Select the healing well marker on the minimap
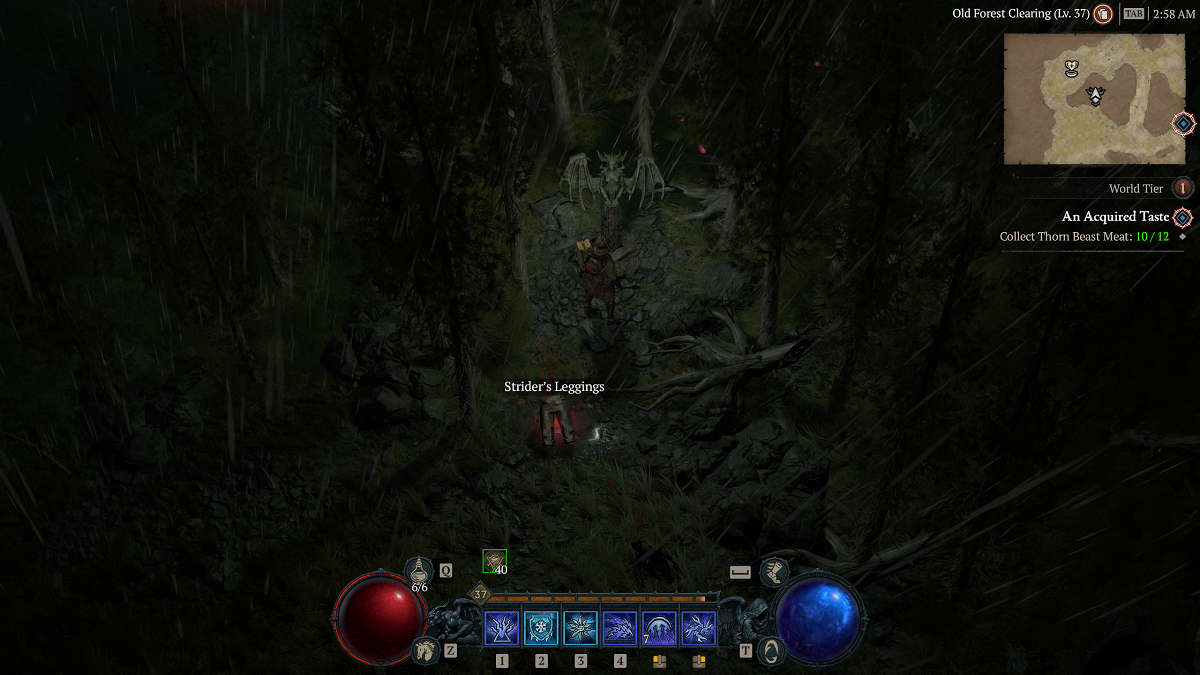The image size is (1200, 675). point(1072,69)
